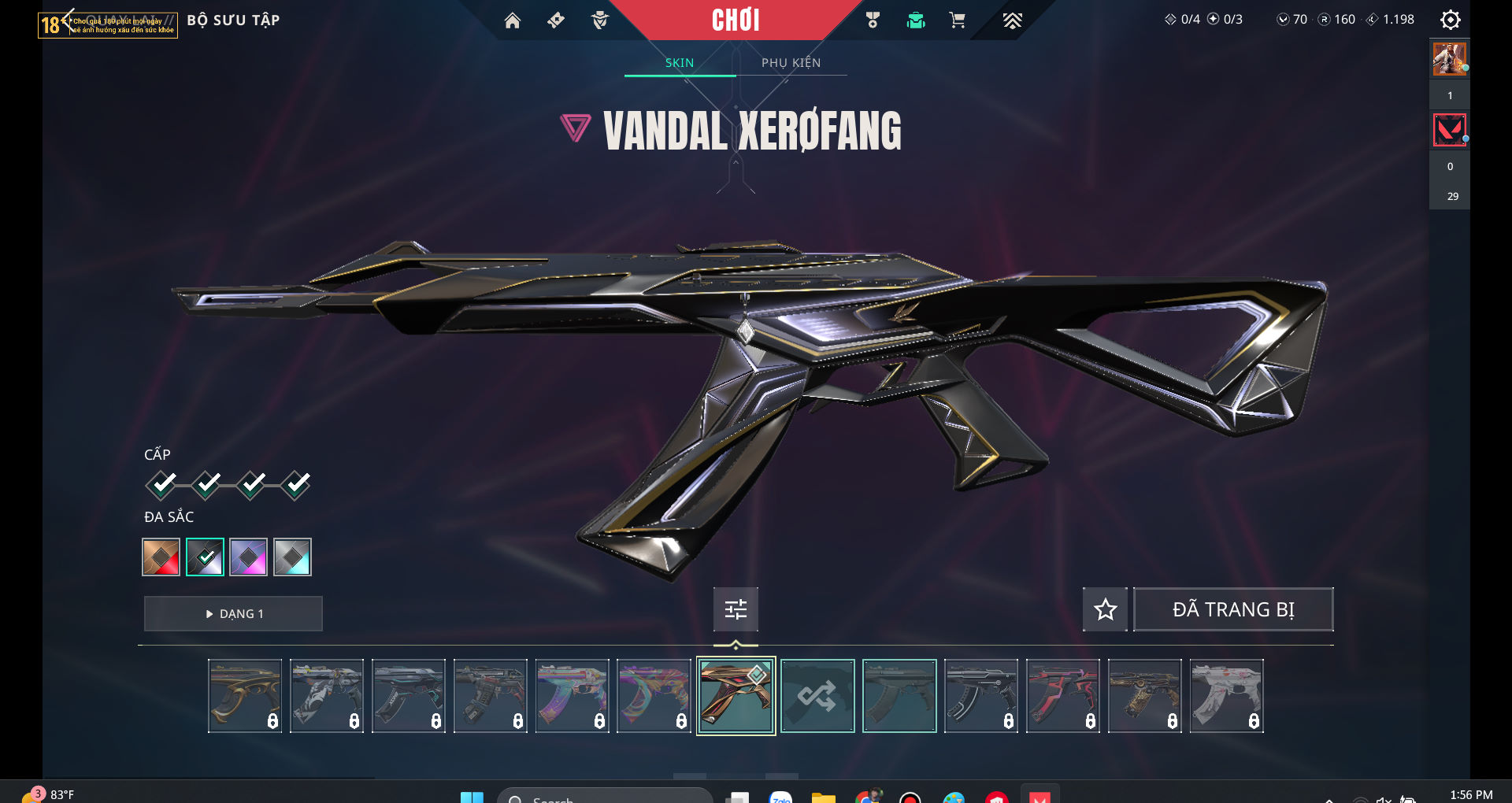Choose the purple-pink color variant swatch
The image size is (1512, 803).
click(x=249, y=557)
